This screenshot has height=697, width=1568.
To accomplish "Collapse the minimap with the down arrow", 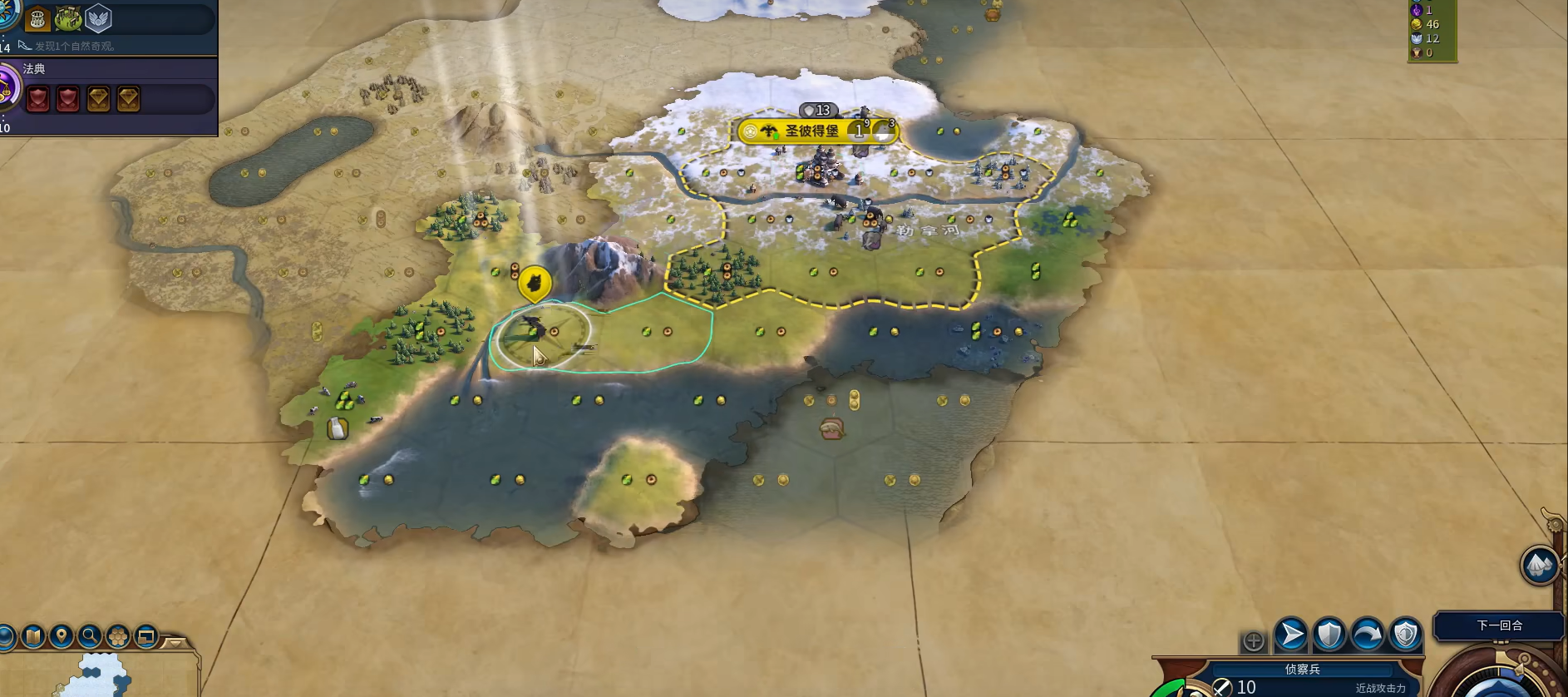I will click(x=175, y=642).
